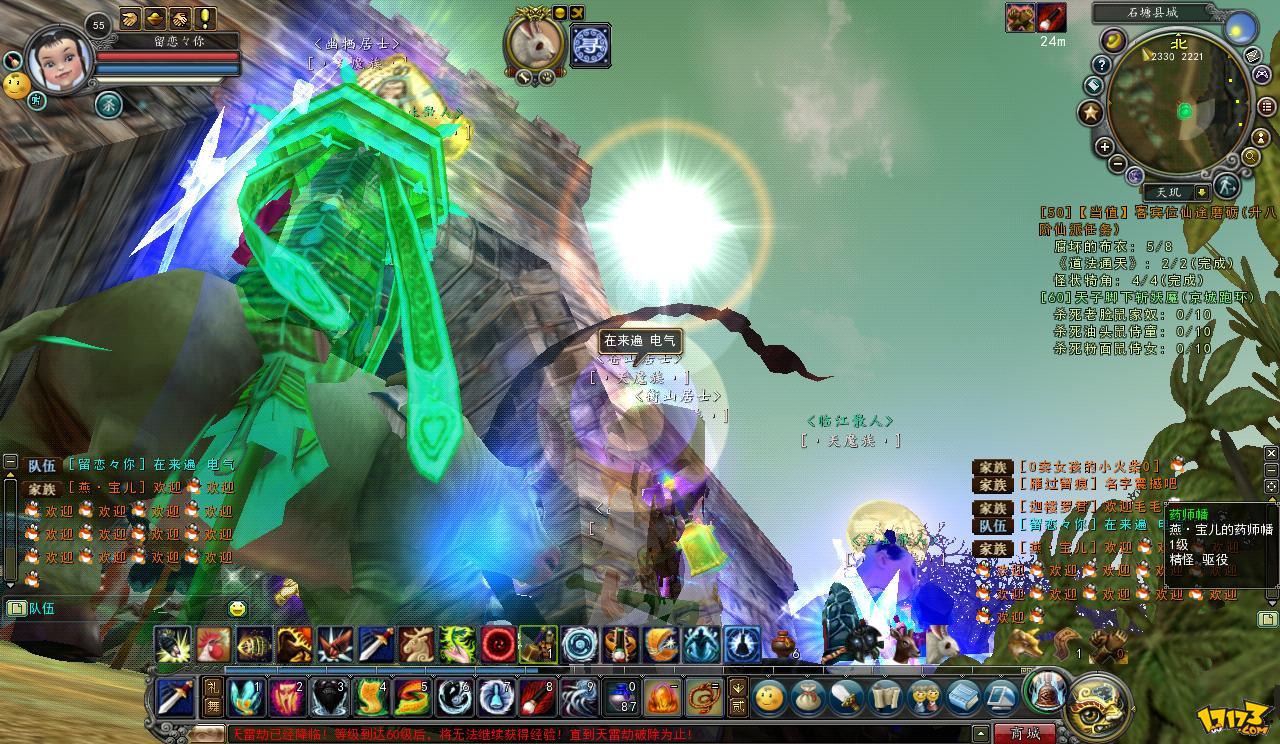
Task: Click the circular minimap
Action: (1182, 110)
